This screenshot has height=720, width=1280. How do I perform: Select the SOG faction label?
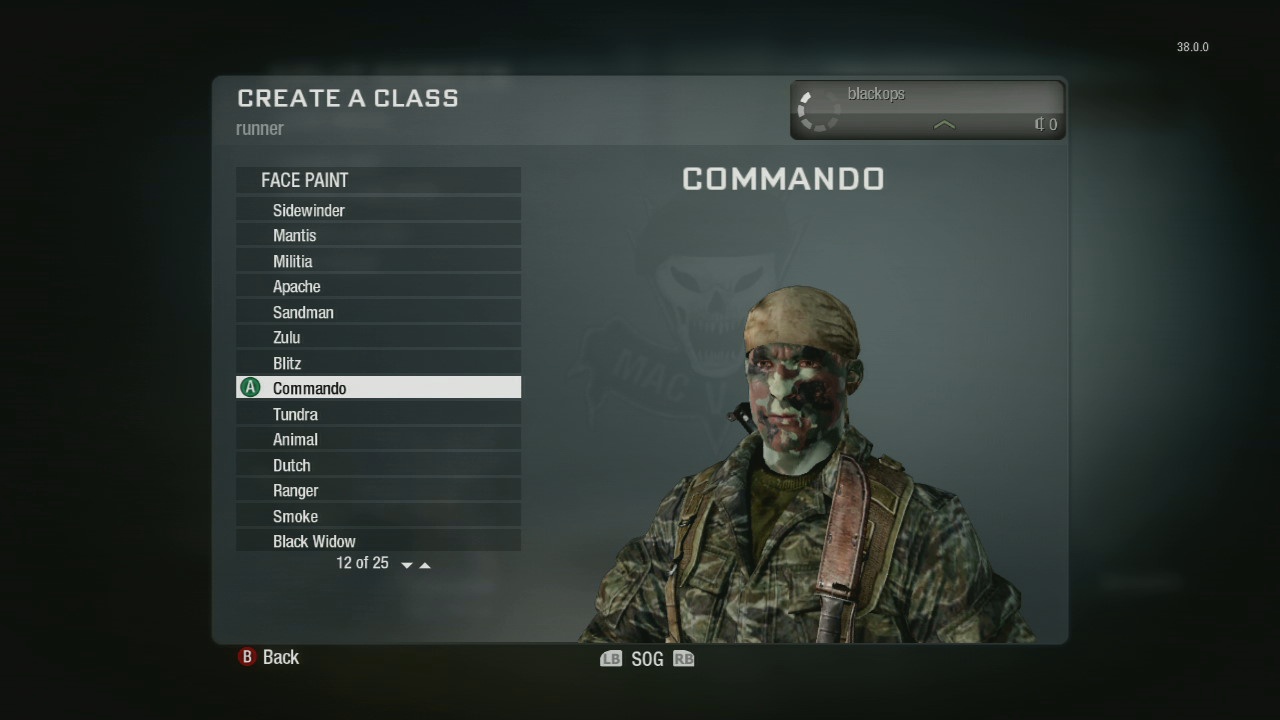click(646, 658)
